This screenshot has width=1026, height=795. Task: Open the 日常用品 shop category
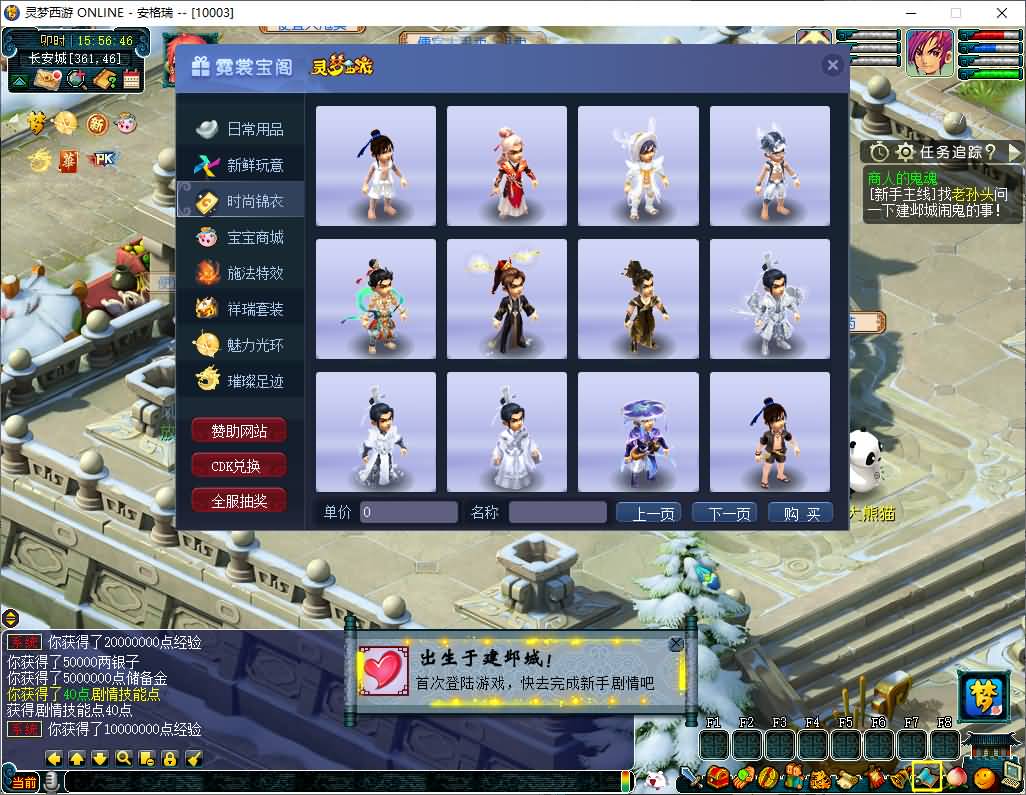(x=241, y=129)
